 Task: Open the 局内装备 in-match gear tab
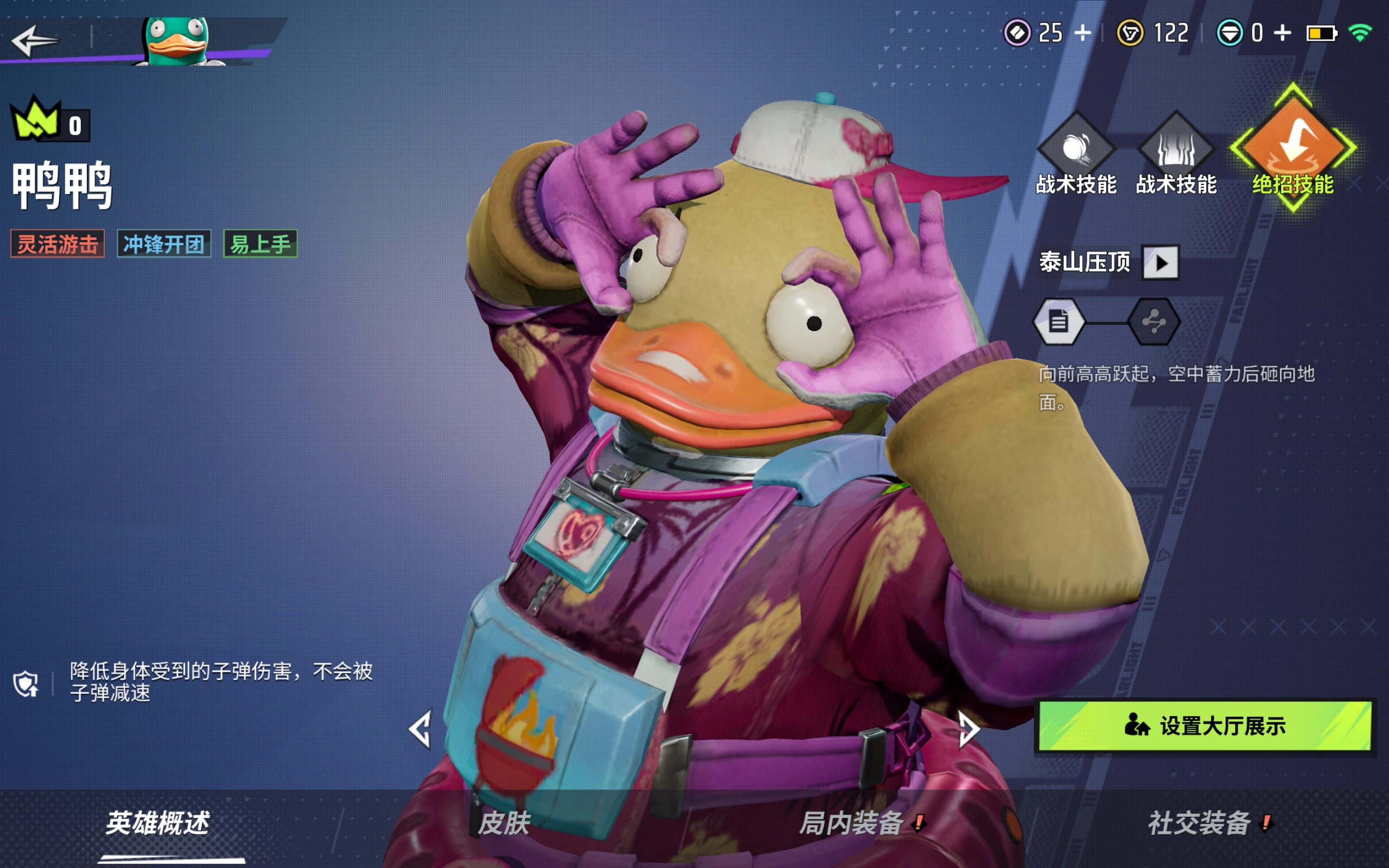pyautogui.click(x=852, y=823)
